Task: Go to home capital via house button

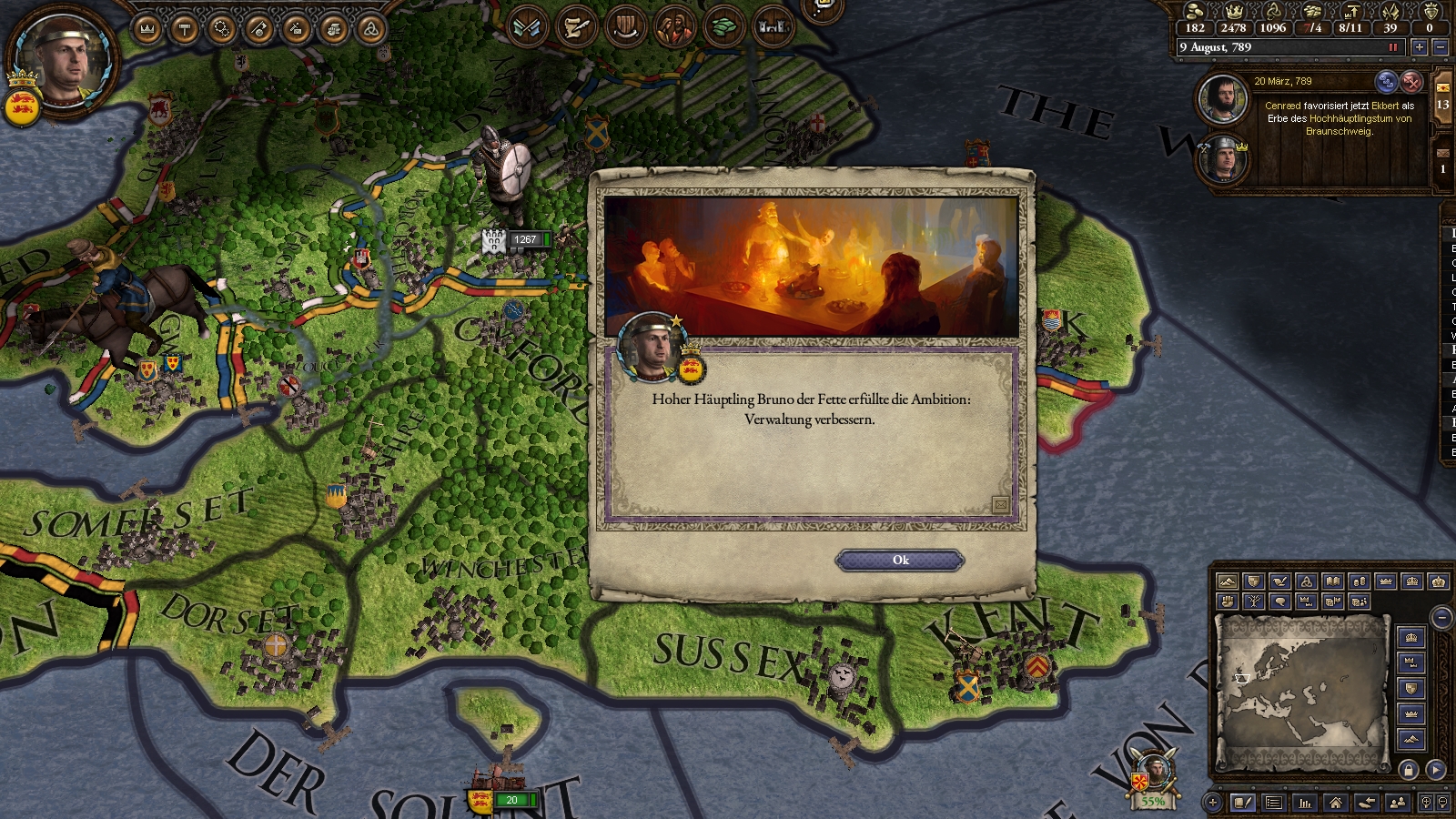Action: pyautogui.click(x=1335, y=802)
